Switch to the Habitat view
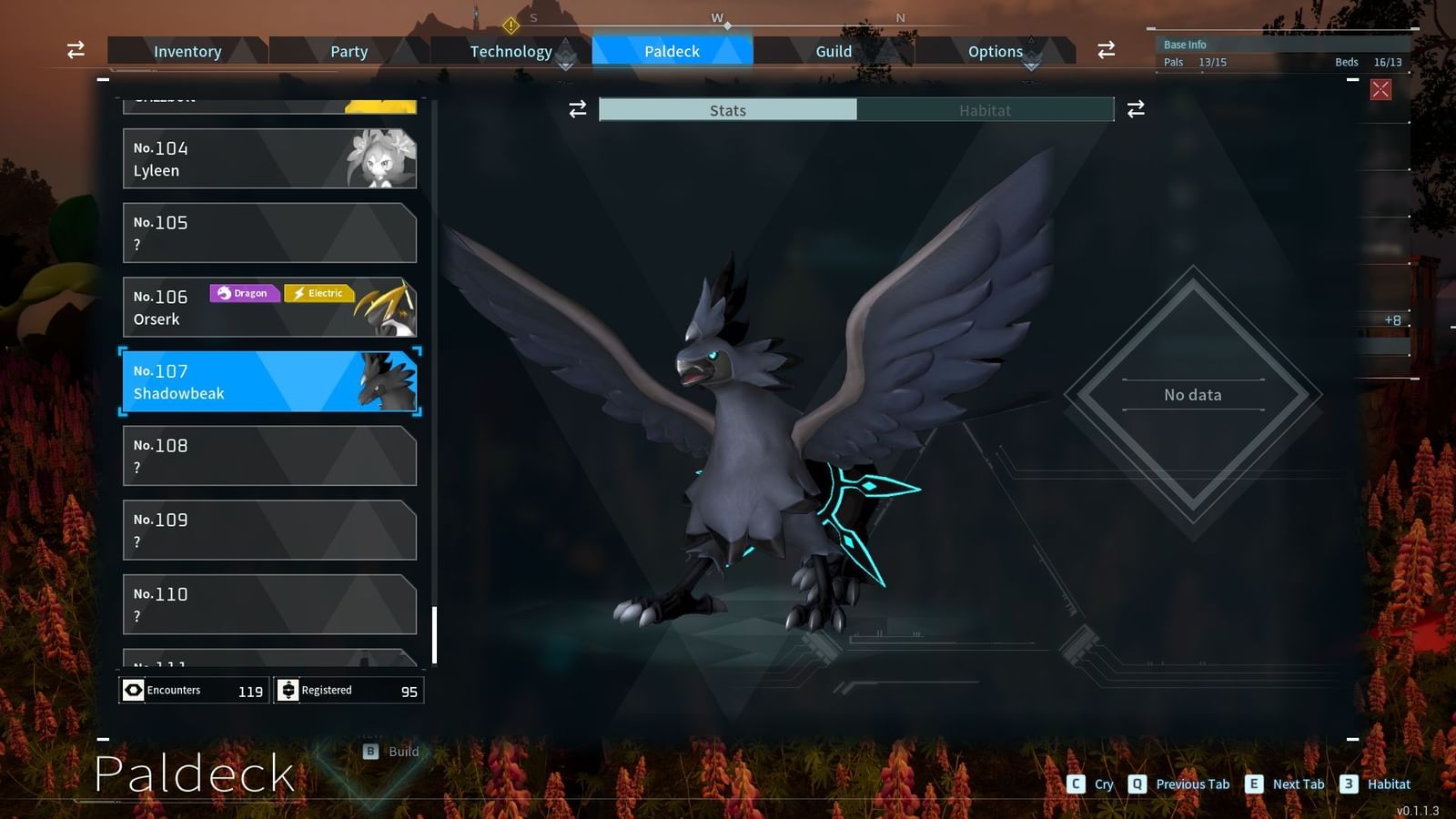This screenshot has width=1456, height=819. coord(986,110)
